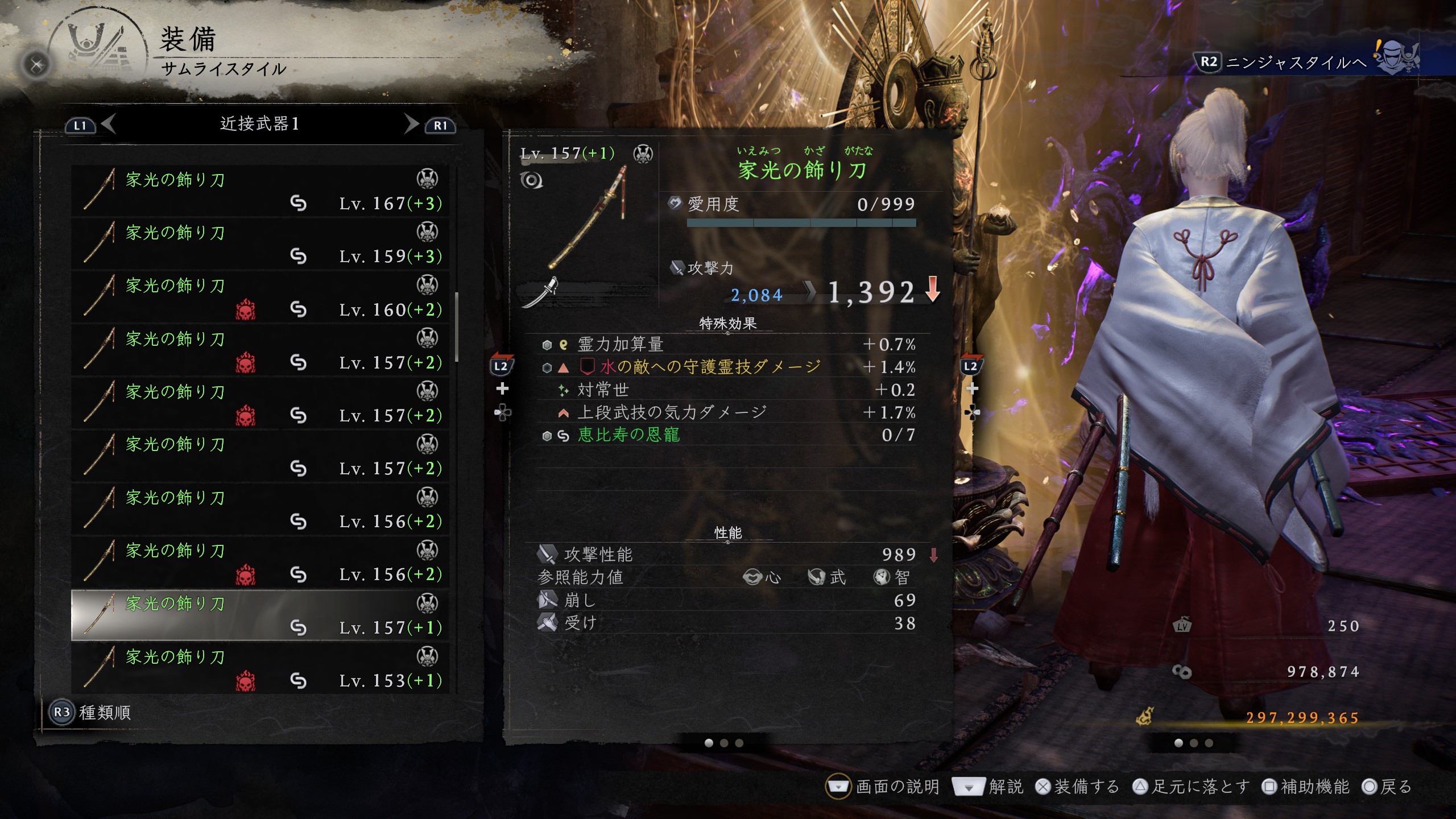This screenshot has width=1456, height=819.
Task: Select the Lv. 156(+2) sword with red skull
Action: [259, 562]
